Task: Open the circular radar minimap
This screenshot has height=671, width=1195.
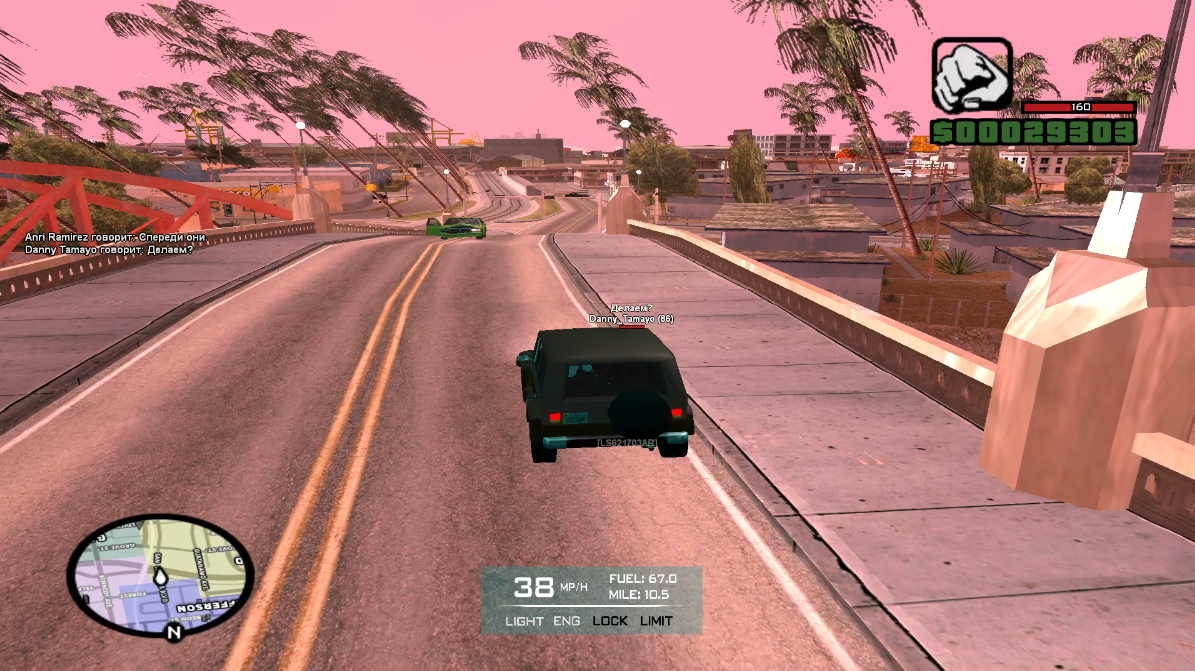Action: click(x=160, y=574)
